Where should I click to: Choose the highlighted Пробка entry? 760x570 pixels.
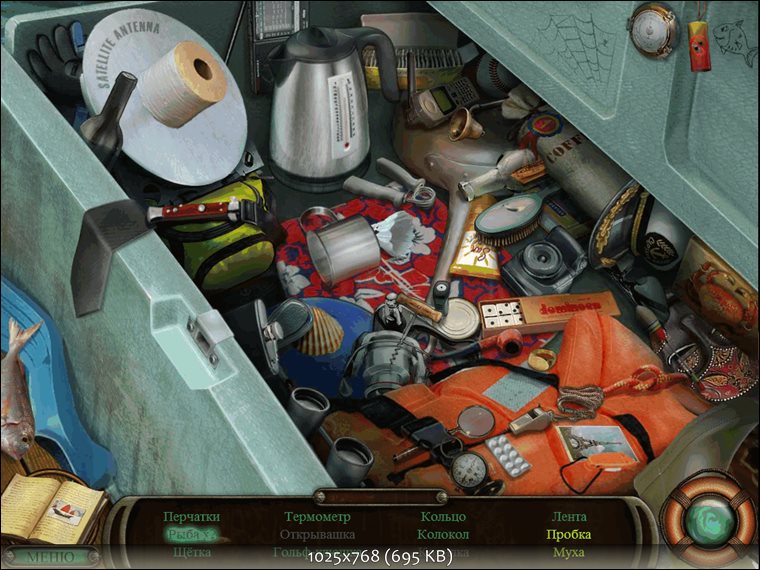568,535
